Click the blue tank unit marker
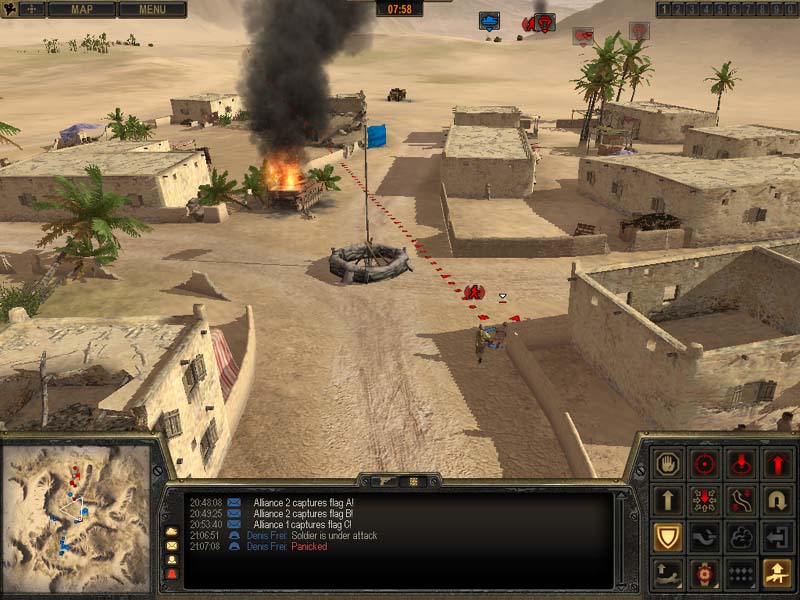The width and height of the screenshot is (800, 600). pos(489,20)
